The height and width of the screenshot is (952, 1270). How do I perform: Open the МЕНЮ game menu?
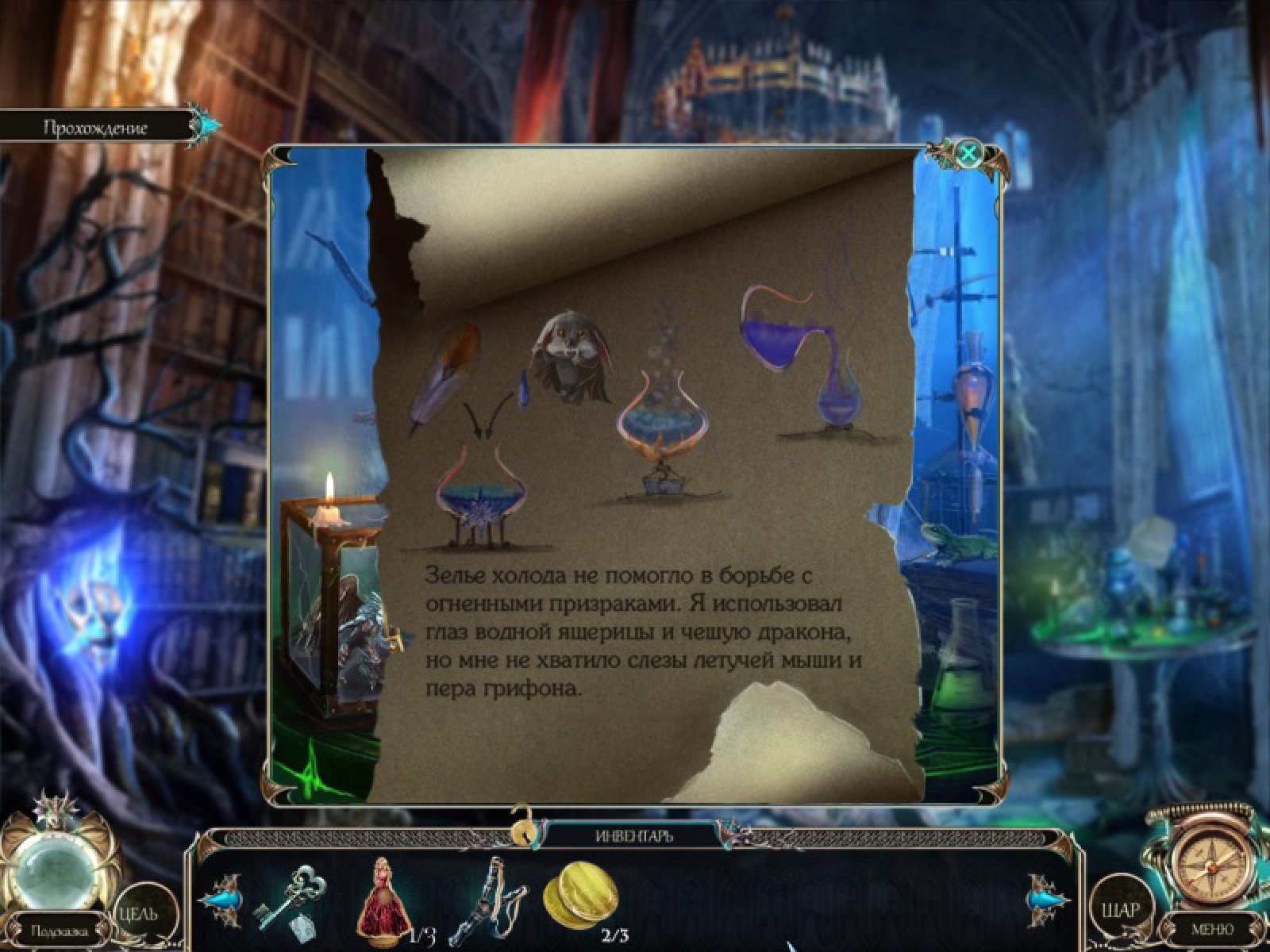1212,929
